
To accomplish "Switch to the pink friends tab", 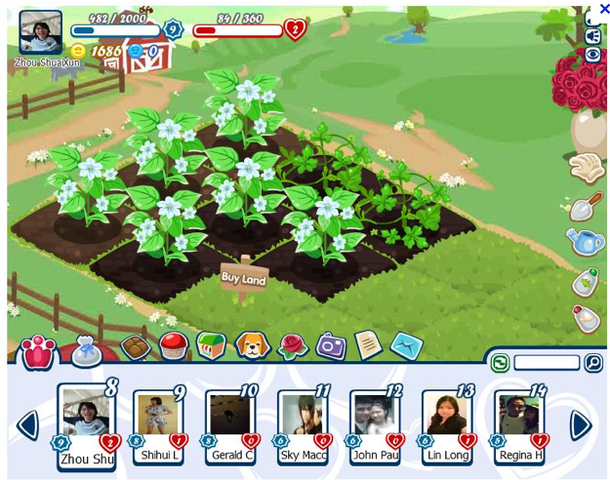I will coord(37,352).
